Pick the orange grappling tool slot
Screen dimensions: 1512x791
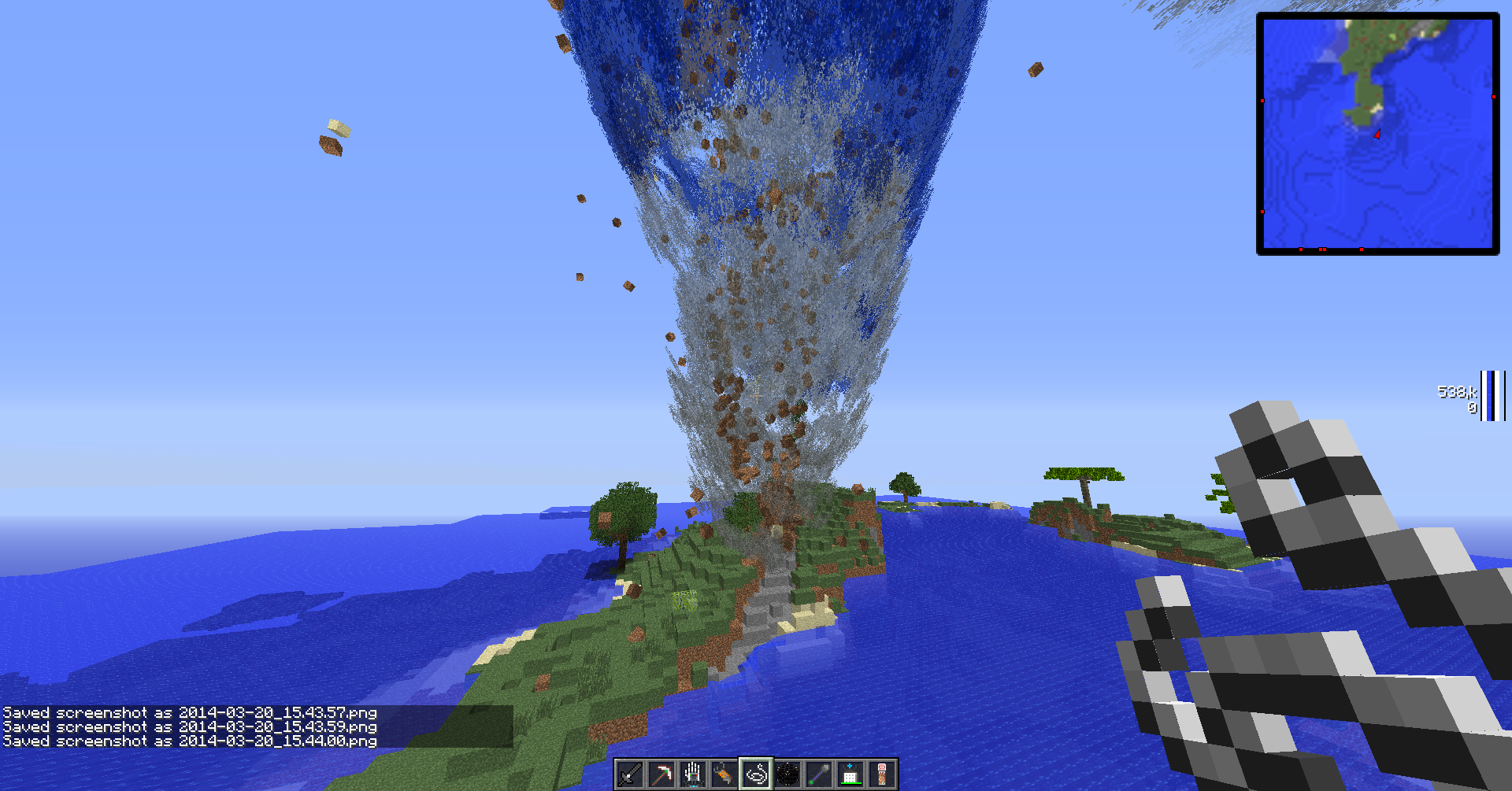pos(724,775)
